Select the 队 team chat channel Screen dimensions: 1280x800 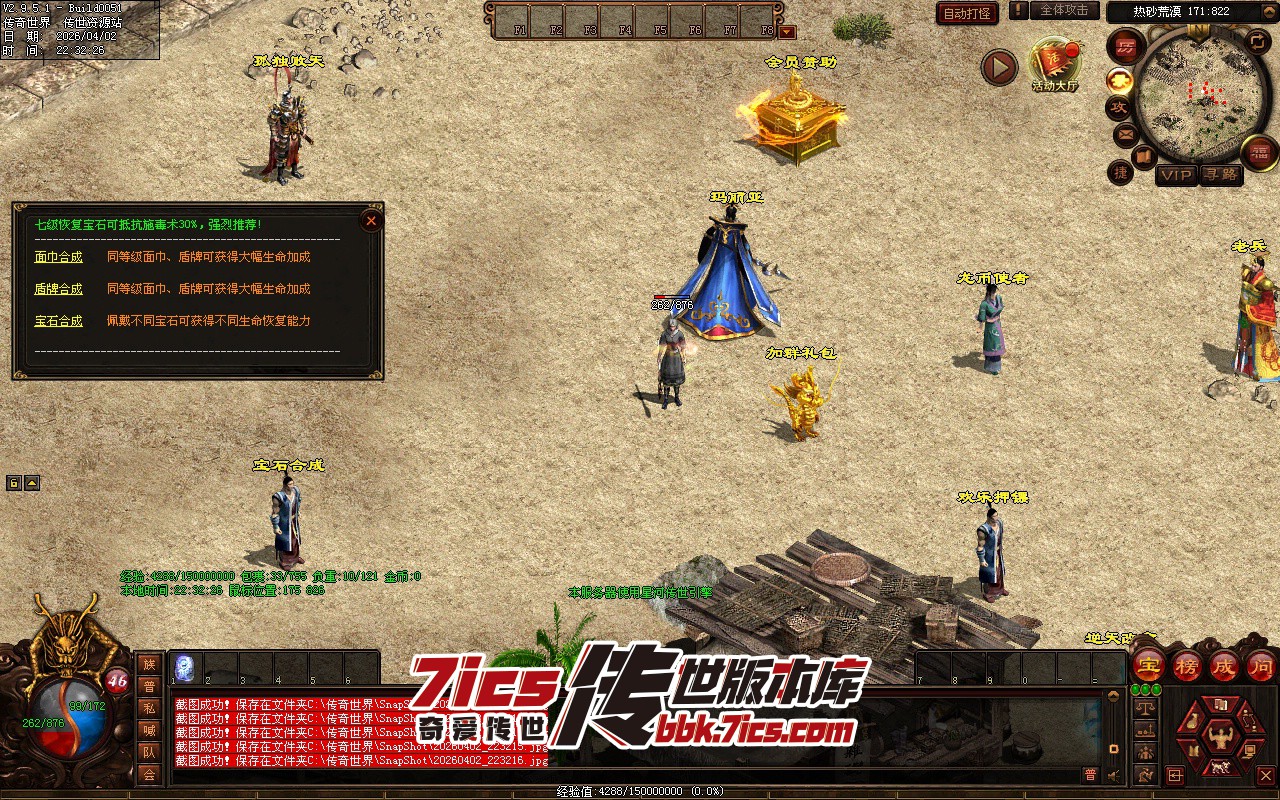click(149, 752)
